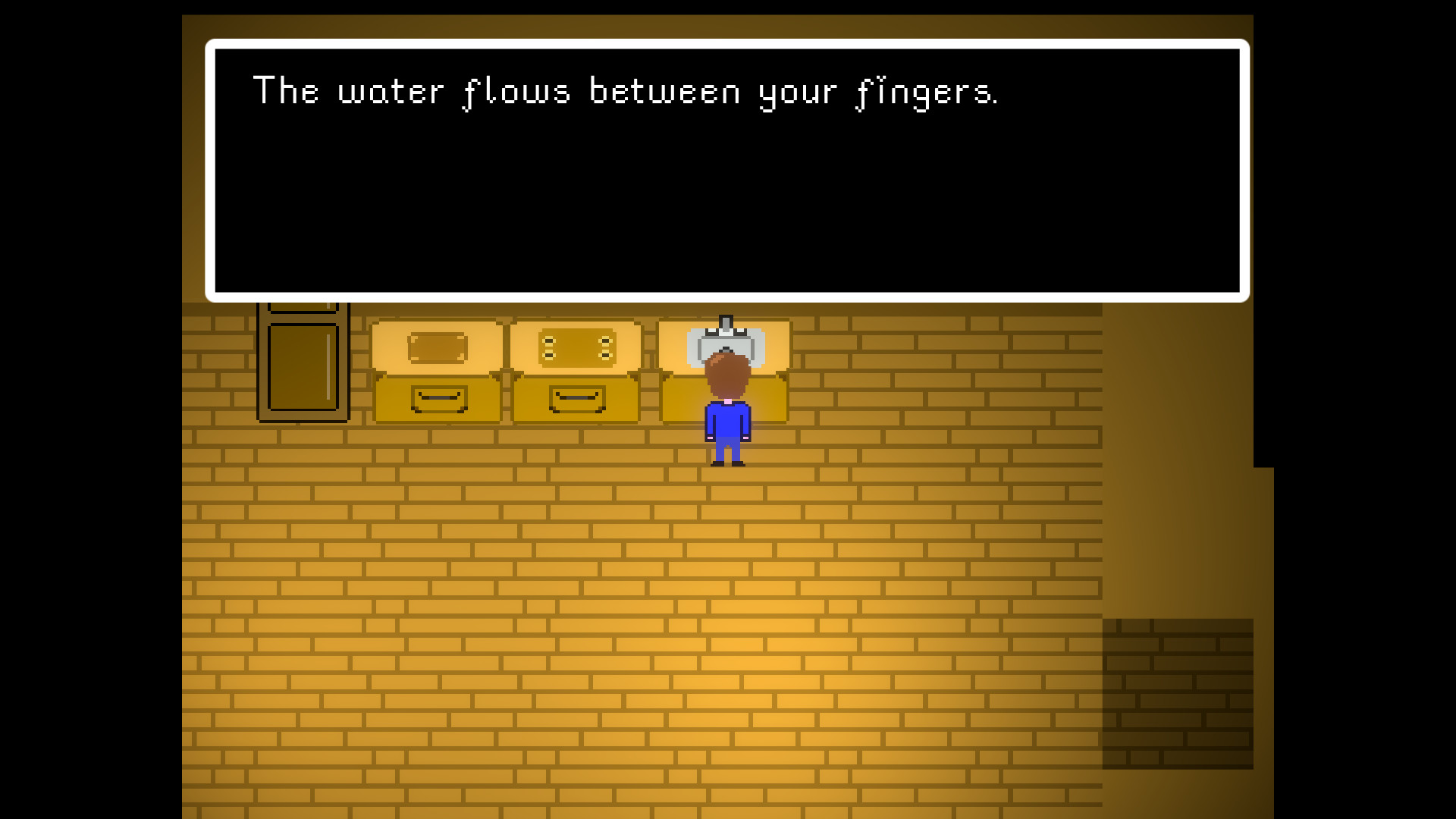Image resolution: width=1456 pixels, height=819 pixels.
Task: Click the text reading 'The water flows'
Action: 413,91
